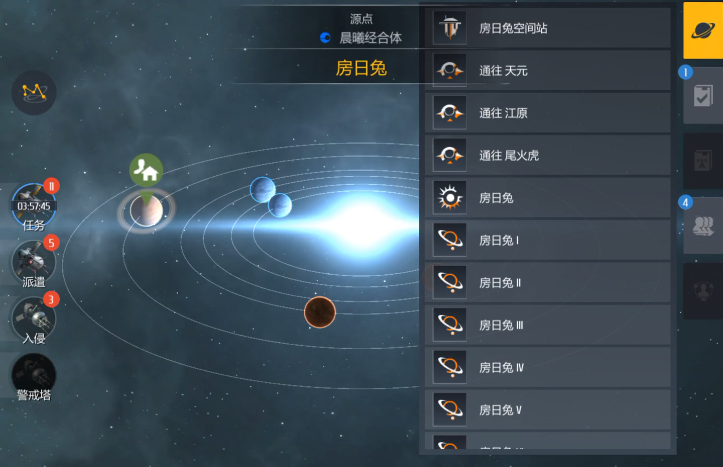Open the 派遣 dispatch panel
The image size is (723, 467).
[x=33, y=262]
